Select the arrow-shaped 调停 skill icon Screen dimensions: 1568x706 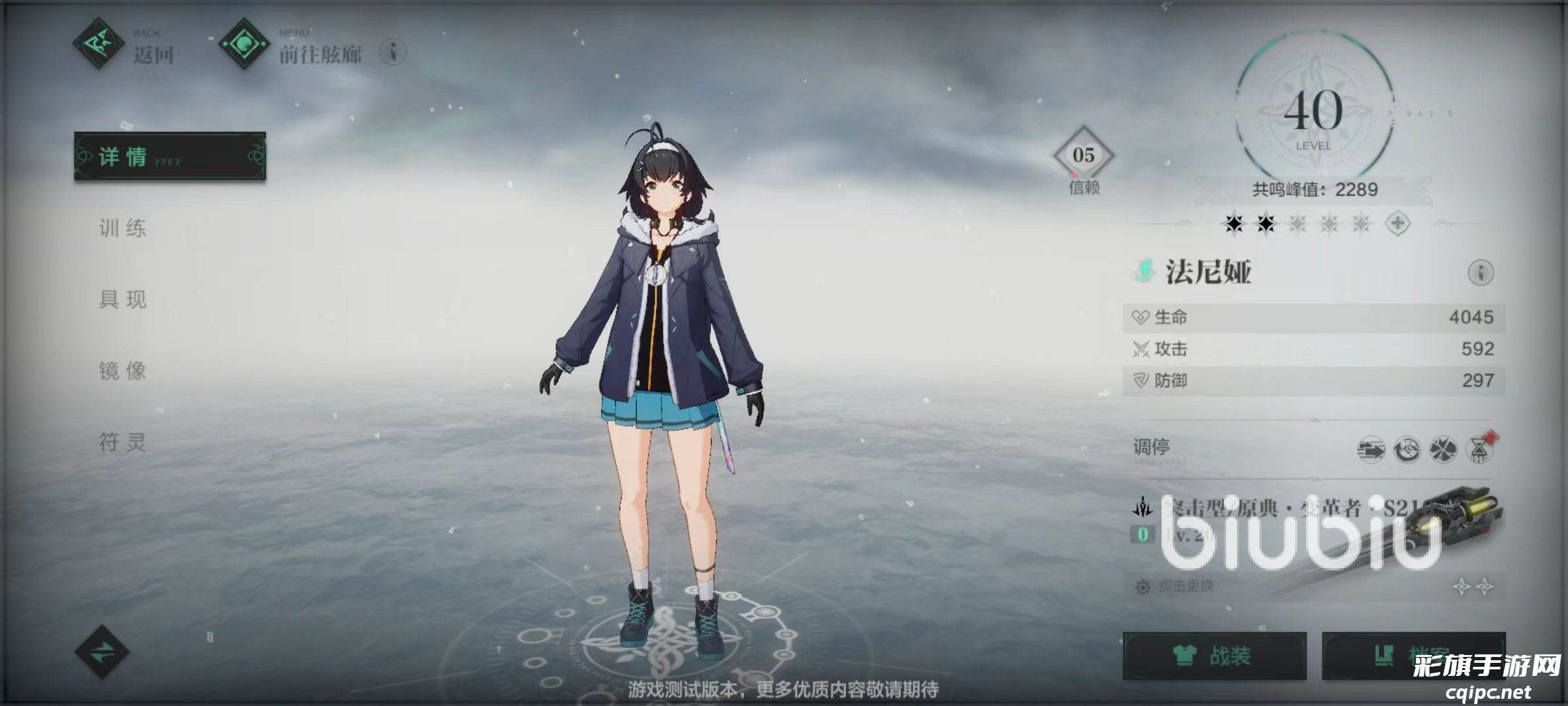(x=1371, y=450)
